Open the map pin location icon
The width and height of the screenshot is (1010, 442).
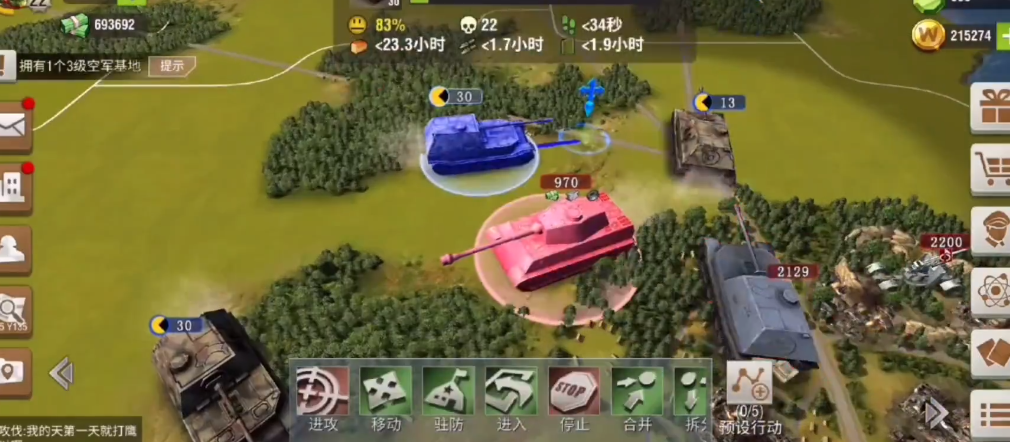tap(12, 371)
